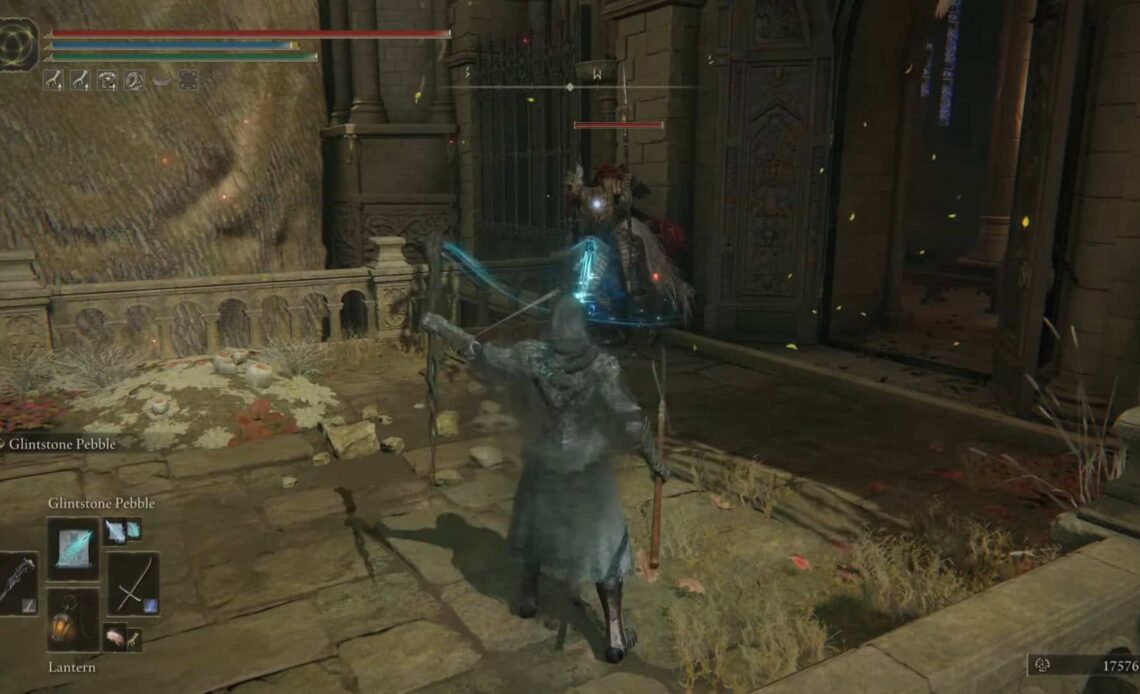The height and width of the screenshot is (694, 1140).
Task: Inspect the armor buff status icon
Action: click(x=107, y=80)
